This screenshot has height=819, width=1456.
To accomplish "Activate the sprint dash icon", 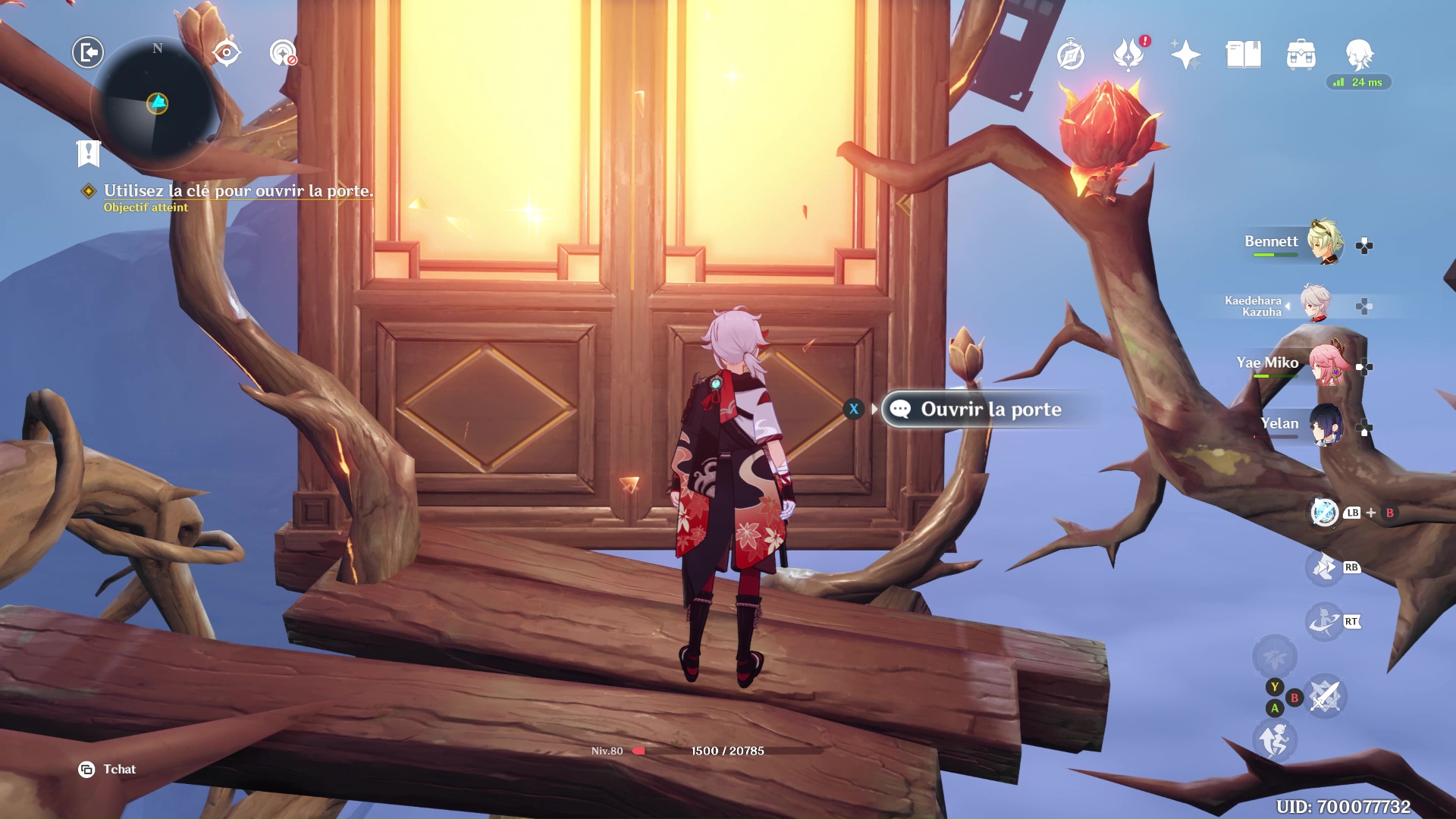I will (1275, 739).
